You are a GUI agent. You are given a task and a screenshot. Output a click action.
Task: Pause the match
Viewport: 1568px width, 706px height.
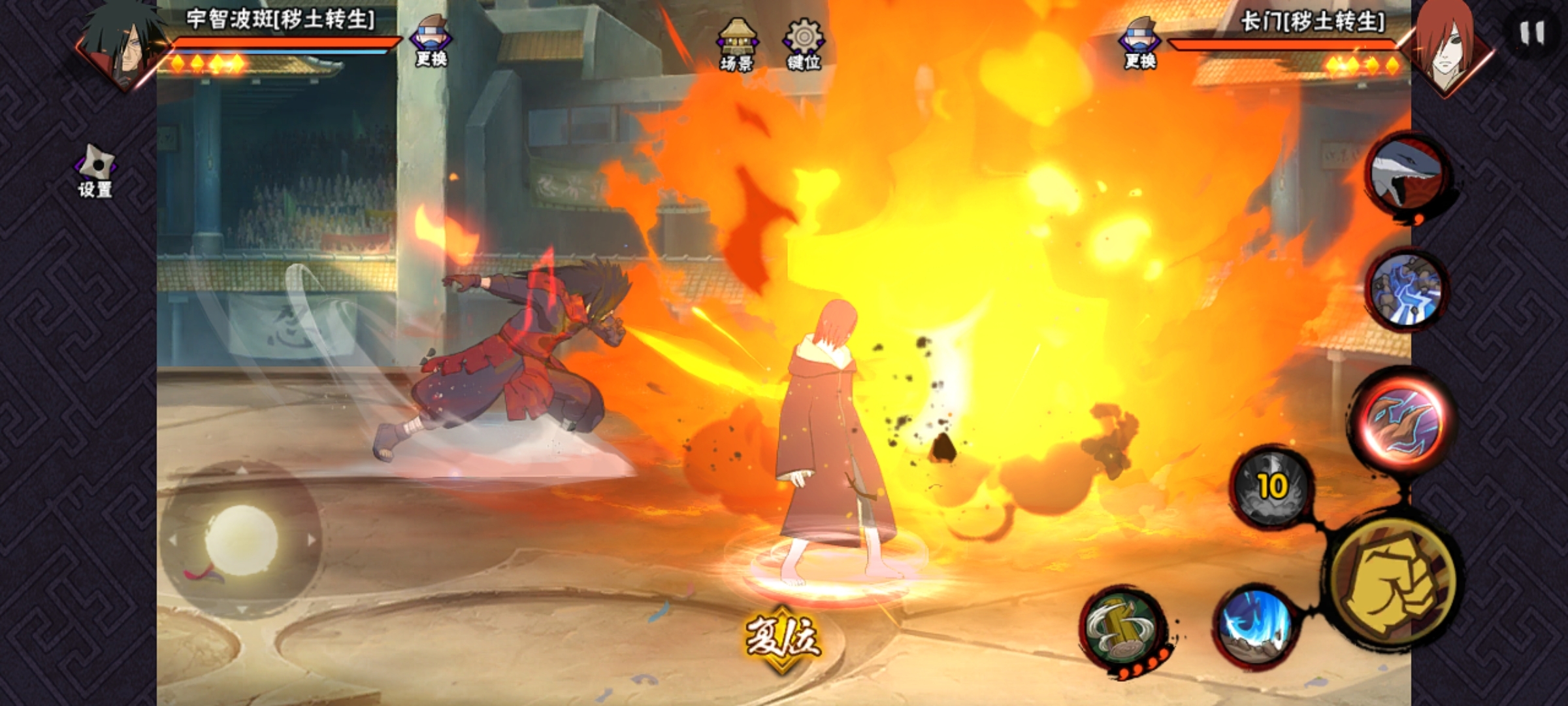coord(1531,33)
